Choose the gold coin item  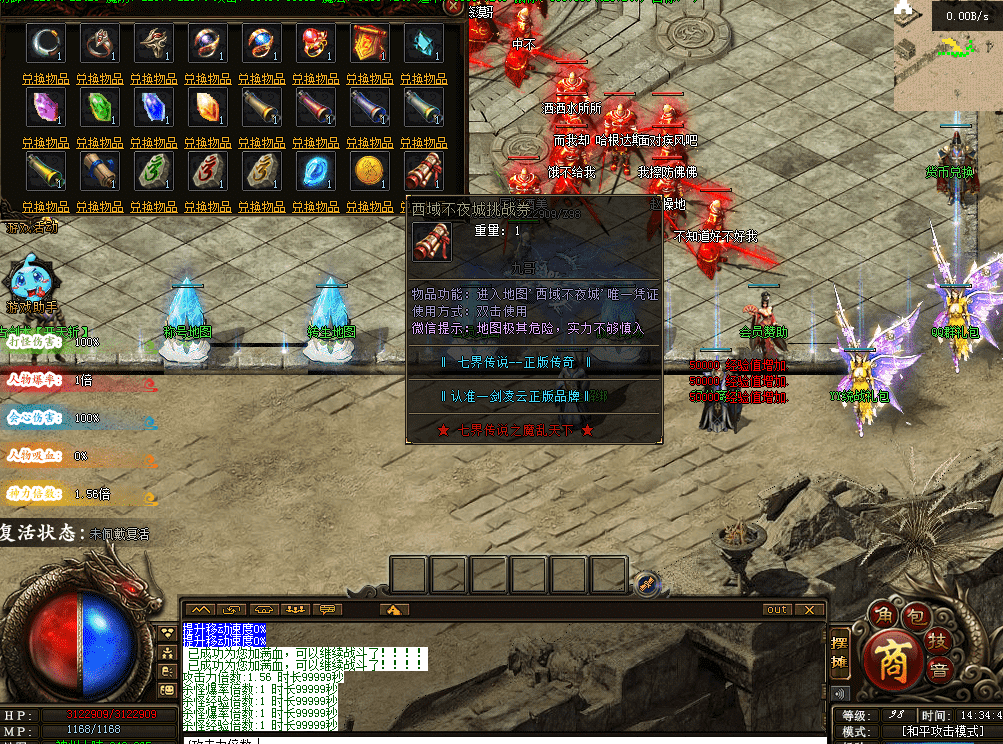(370, 171)
